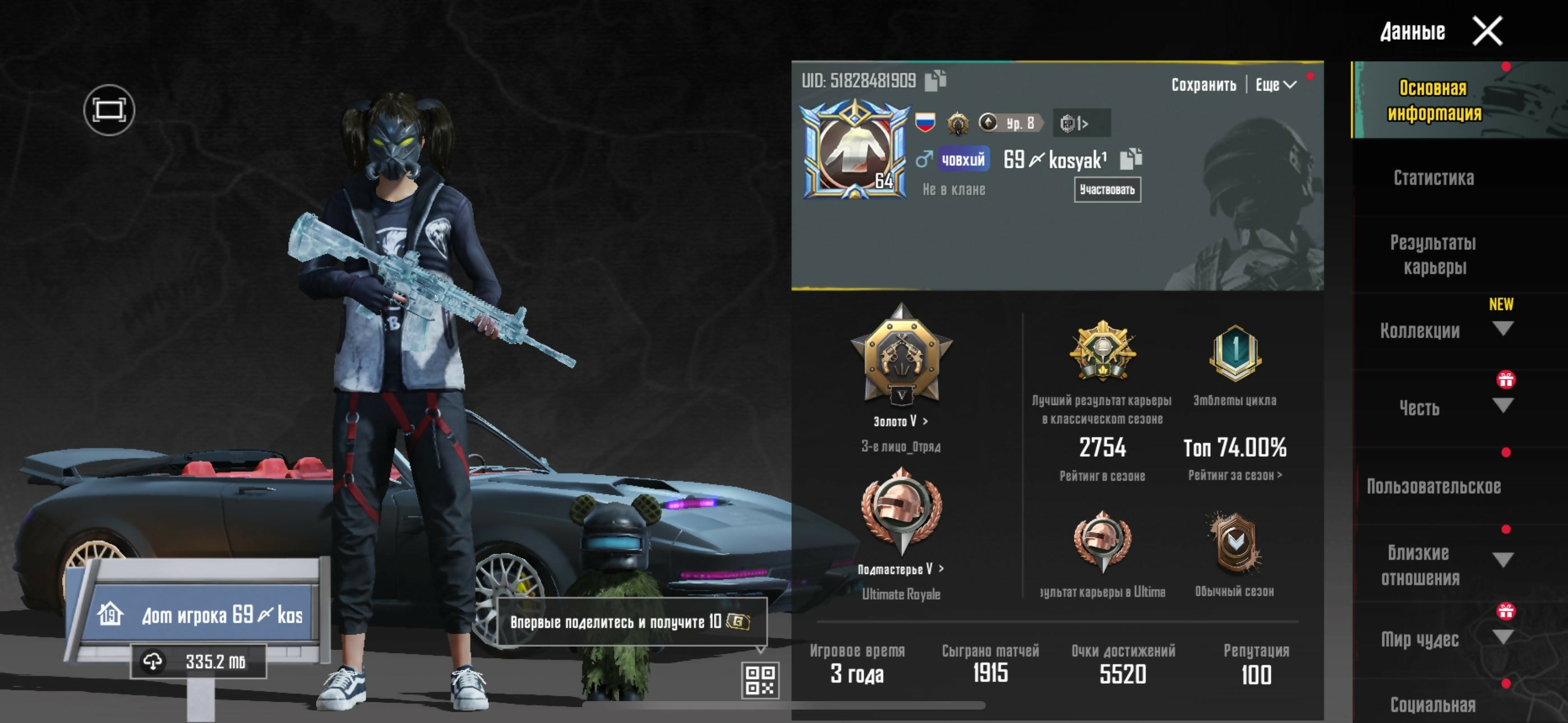Copy the UID number

935,80
